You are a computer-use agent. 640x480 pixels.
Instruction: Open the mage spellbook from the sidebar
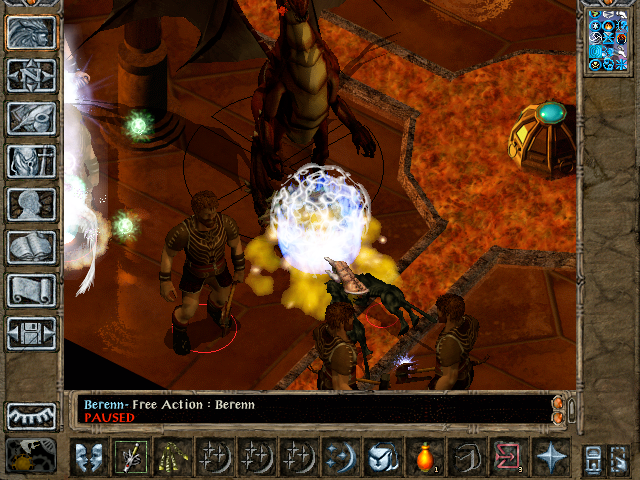pos(31,247)
